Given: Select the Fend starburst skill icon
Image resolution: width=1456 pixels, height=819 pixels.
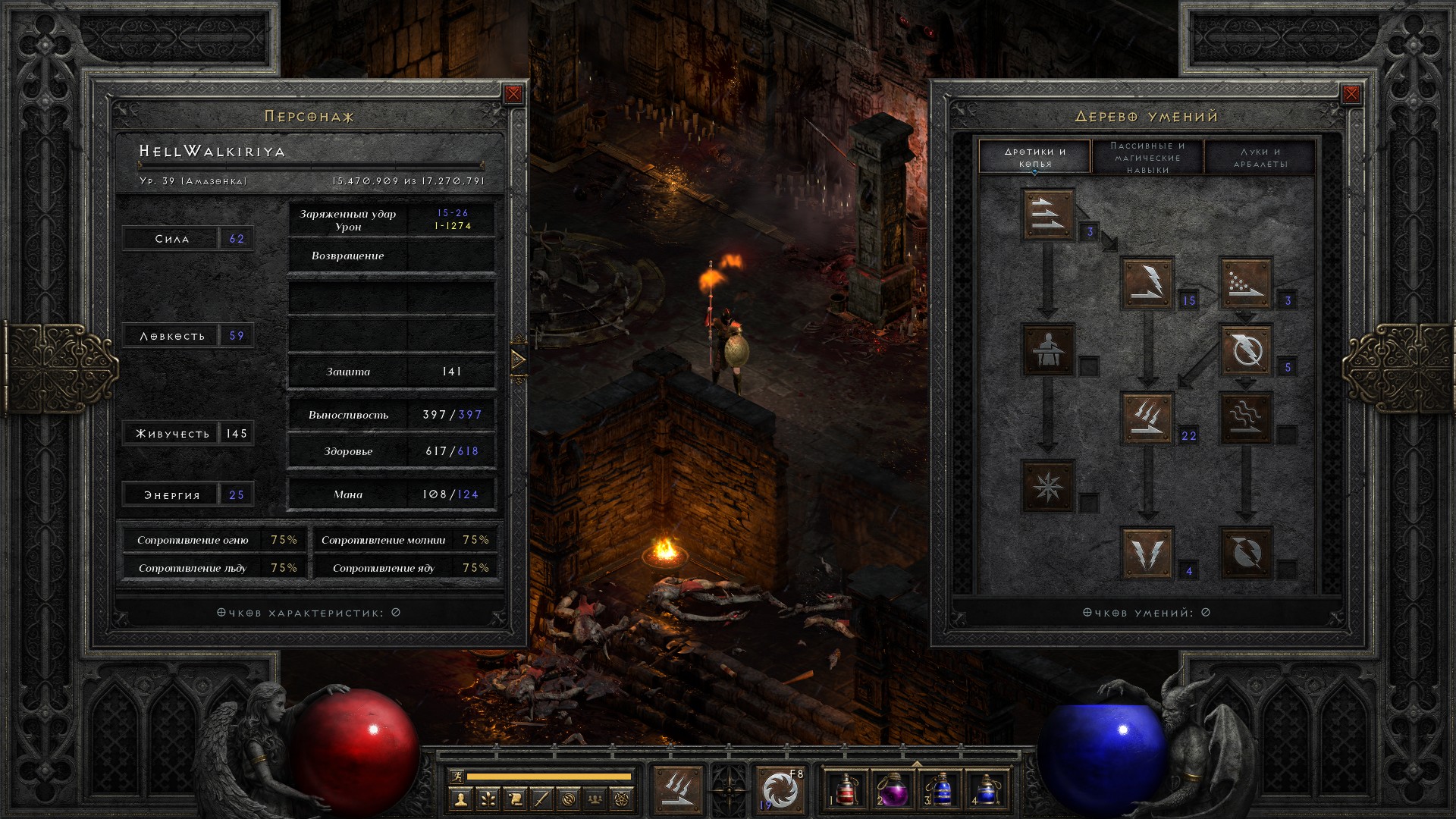Looking at the screenshot, I should coord(1048,485).
